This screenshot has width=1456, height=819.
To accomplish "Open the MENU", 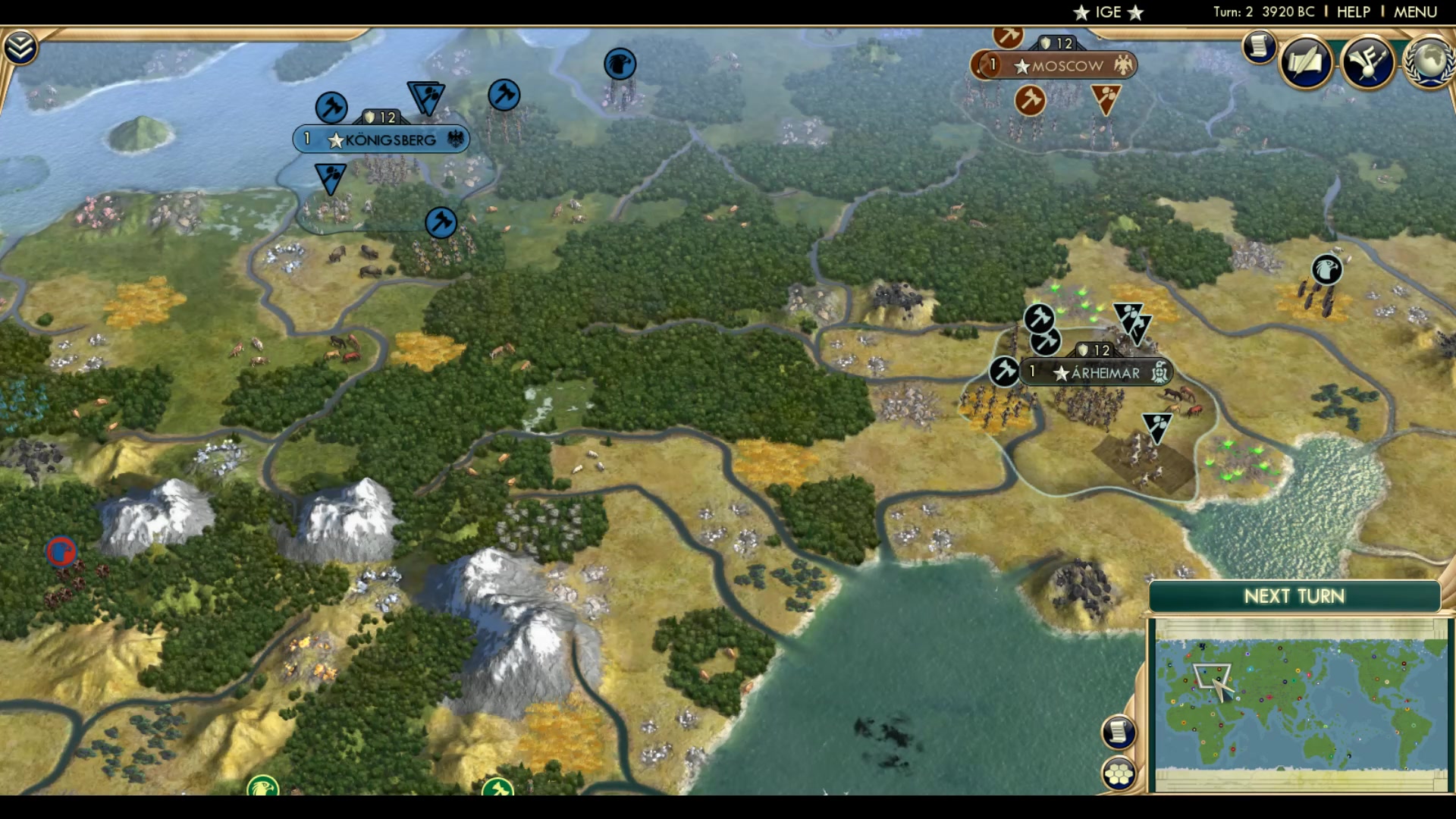I will 1415,11.
